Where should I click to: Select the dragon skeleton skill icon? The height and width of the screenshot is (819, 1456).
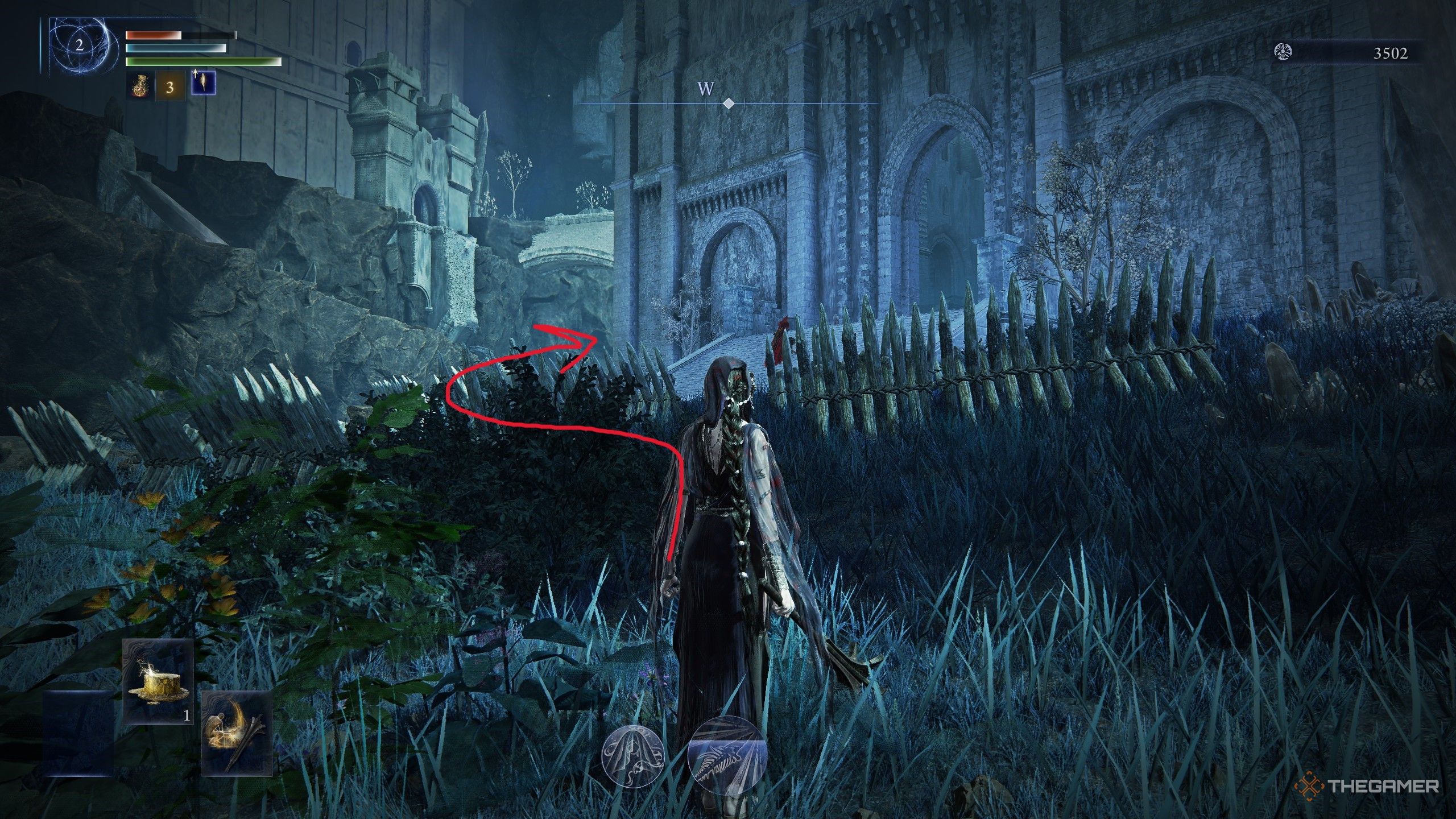728,754
